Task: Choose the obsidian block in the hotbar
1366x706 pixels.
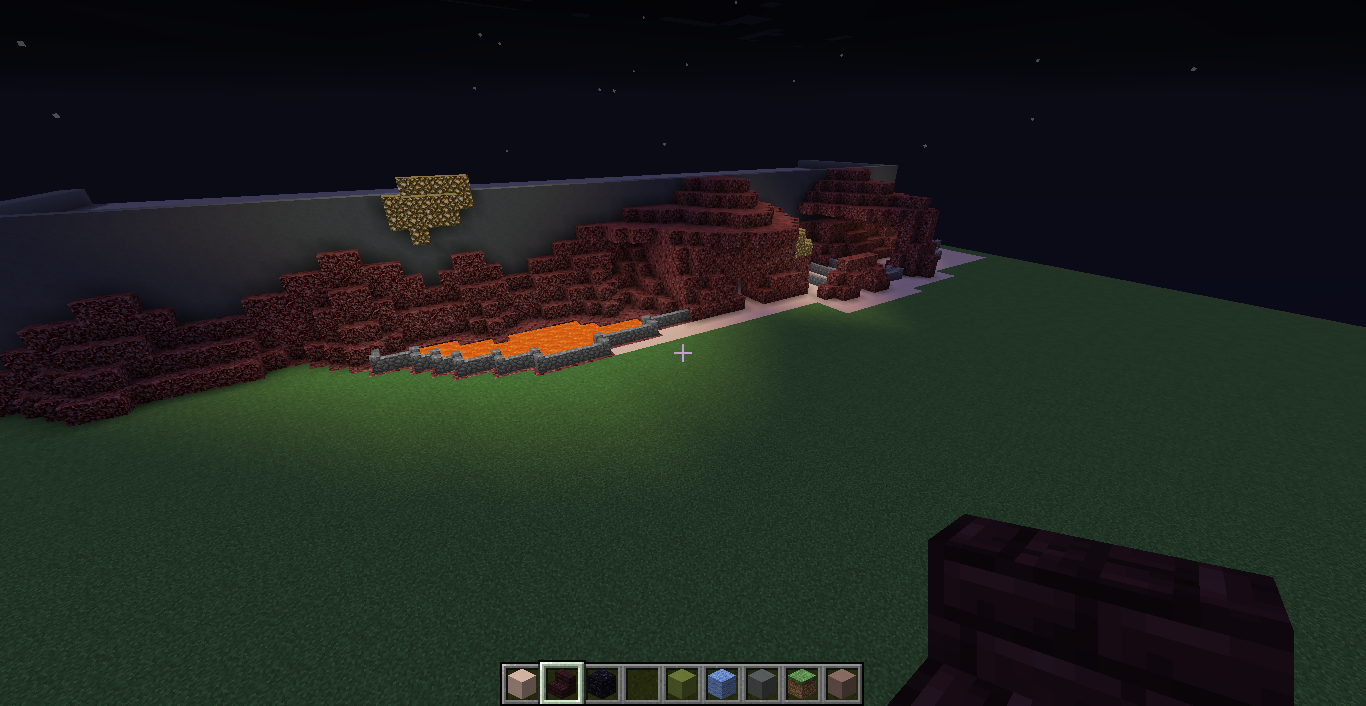Action: coord(601,684)
